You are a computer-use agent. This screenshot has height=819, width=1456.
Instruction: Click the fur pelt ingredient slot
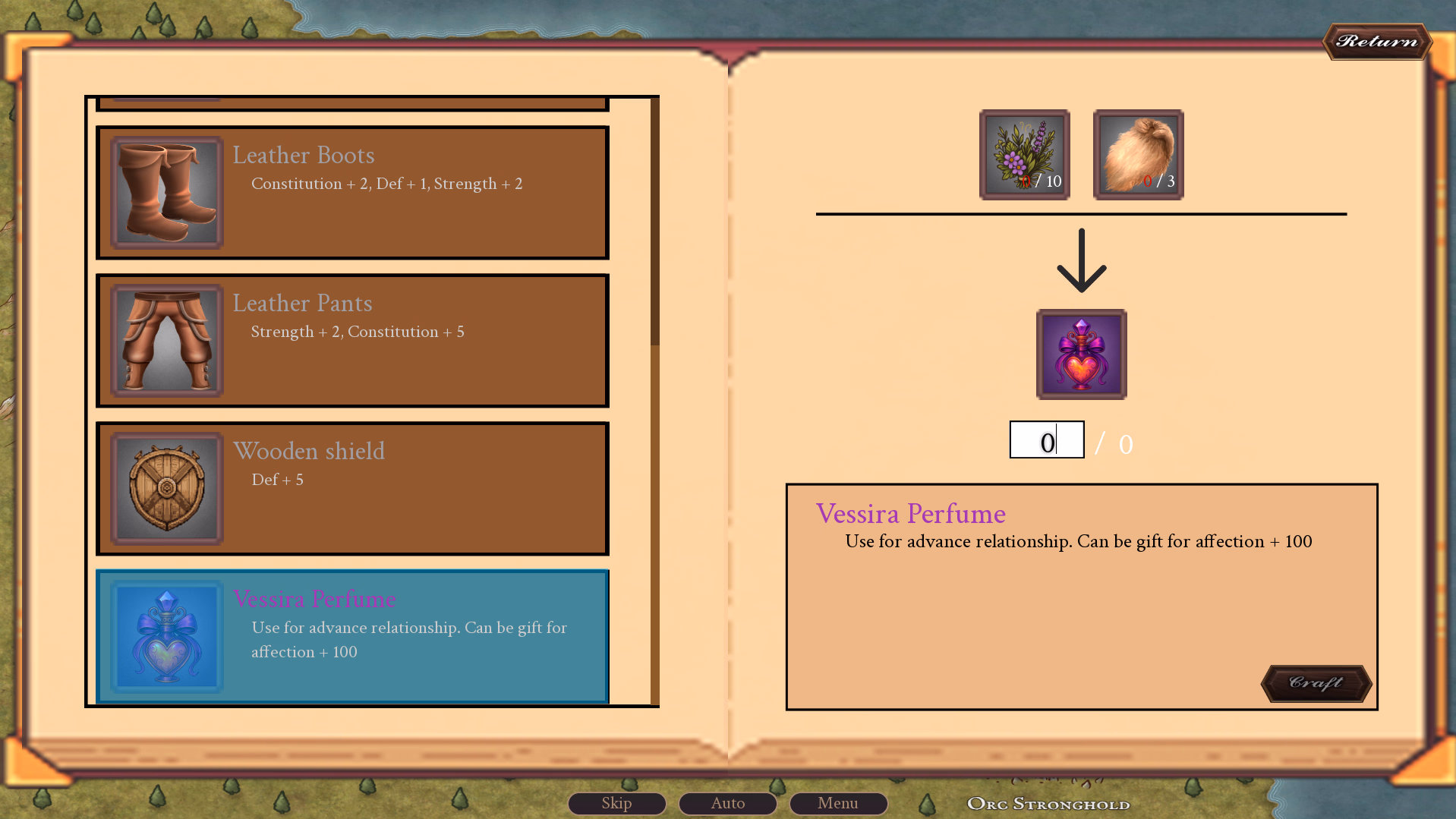tap(1138, 155)
